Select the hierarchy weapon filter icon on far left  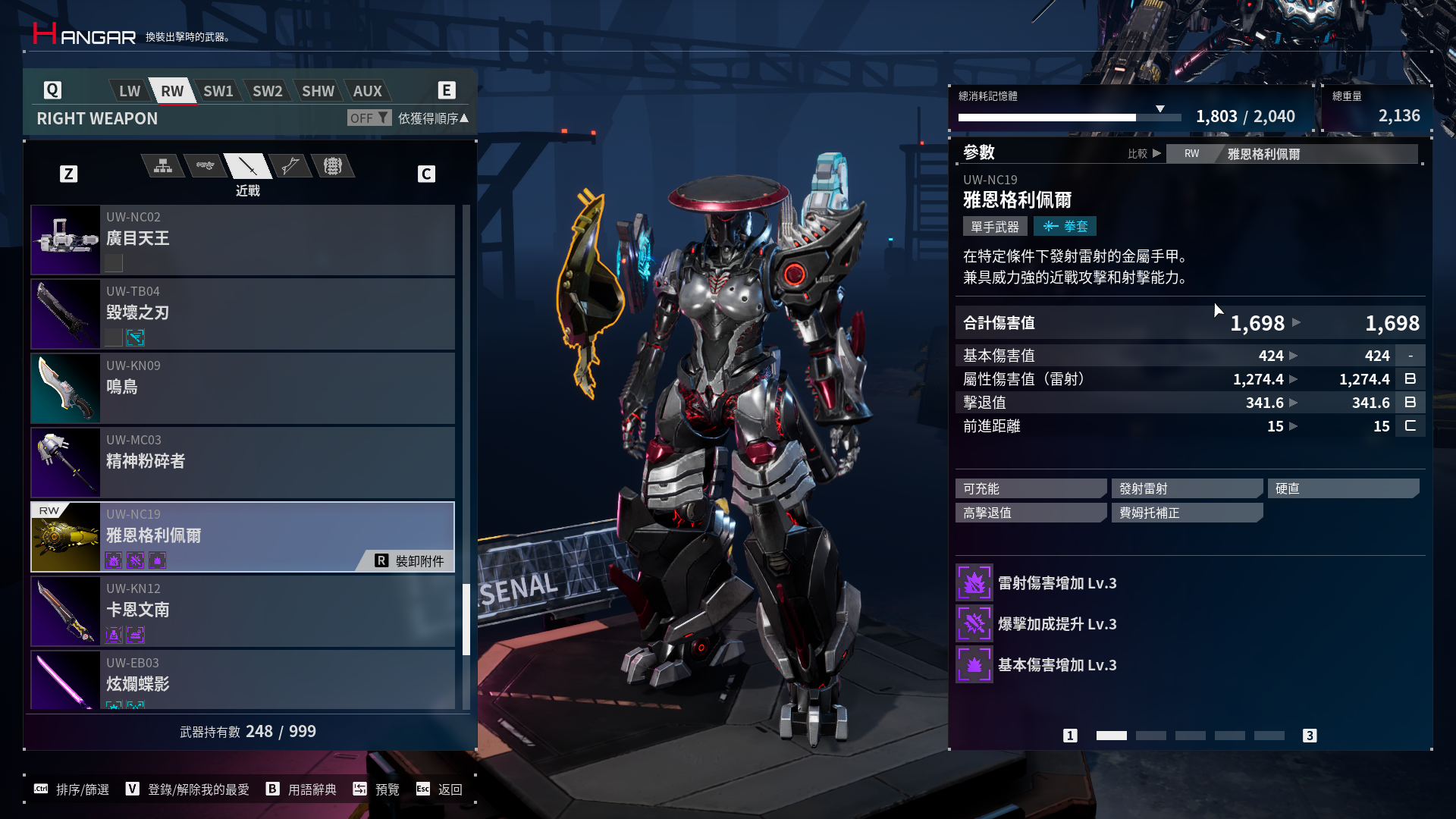(x=162, y=166)
